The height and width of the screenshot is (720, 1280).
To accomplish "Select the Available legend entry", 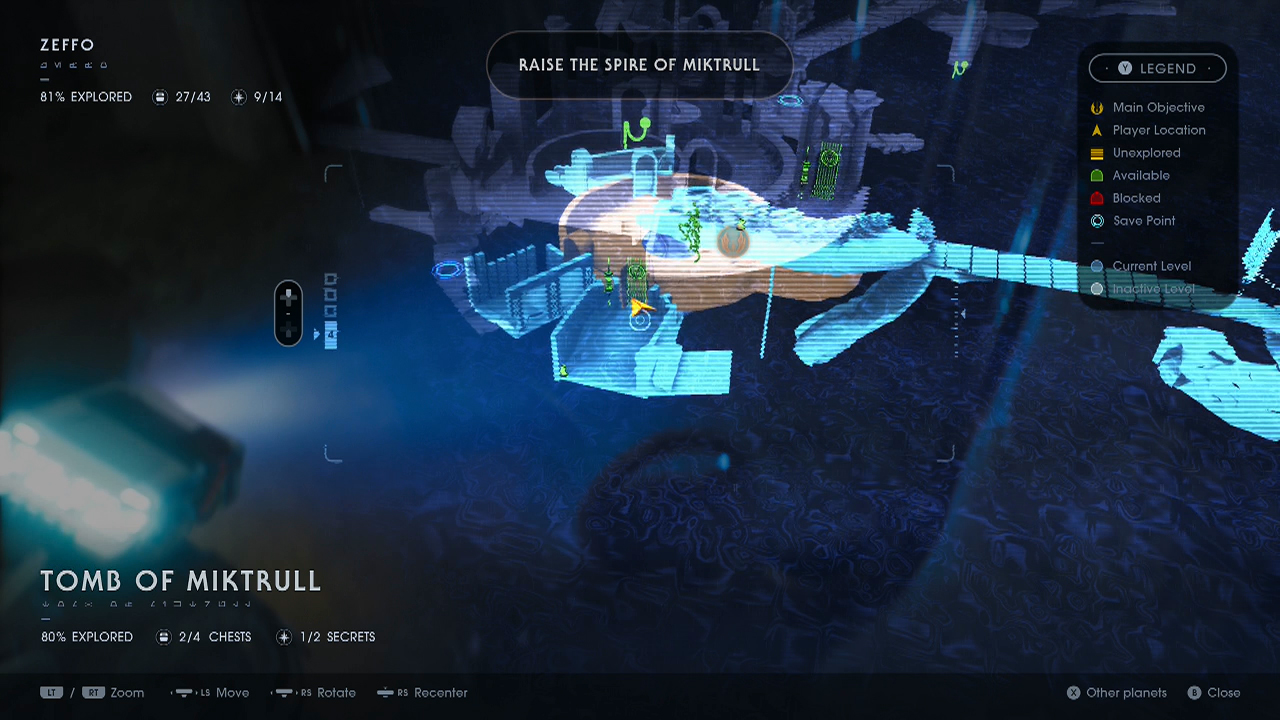I will pyautogui.click(x=1140, y=175).
